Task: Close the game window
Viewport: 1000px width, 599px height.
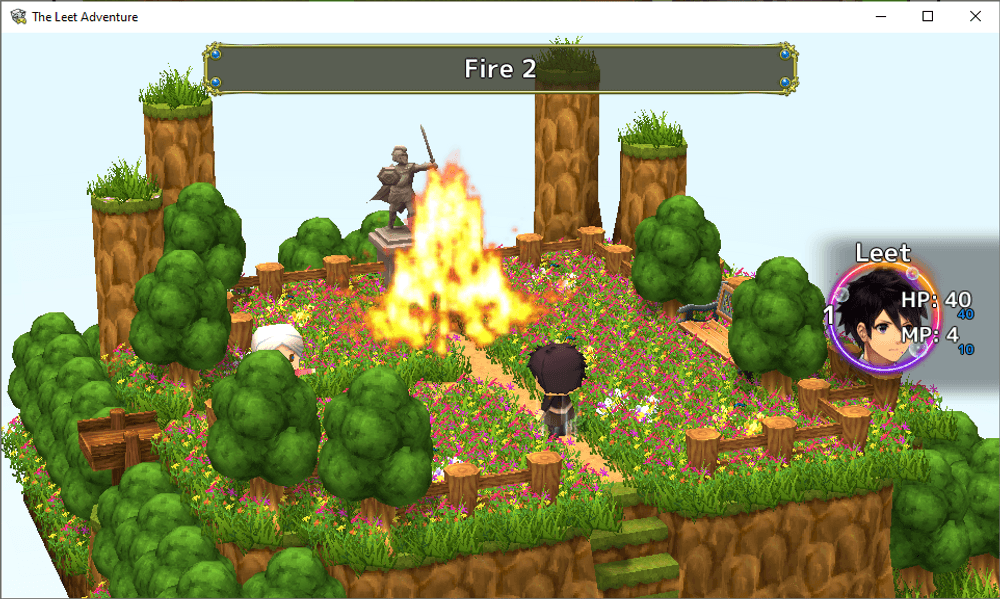Action: tap(975, 16)
